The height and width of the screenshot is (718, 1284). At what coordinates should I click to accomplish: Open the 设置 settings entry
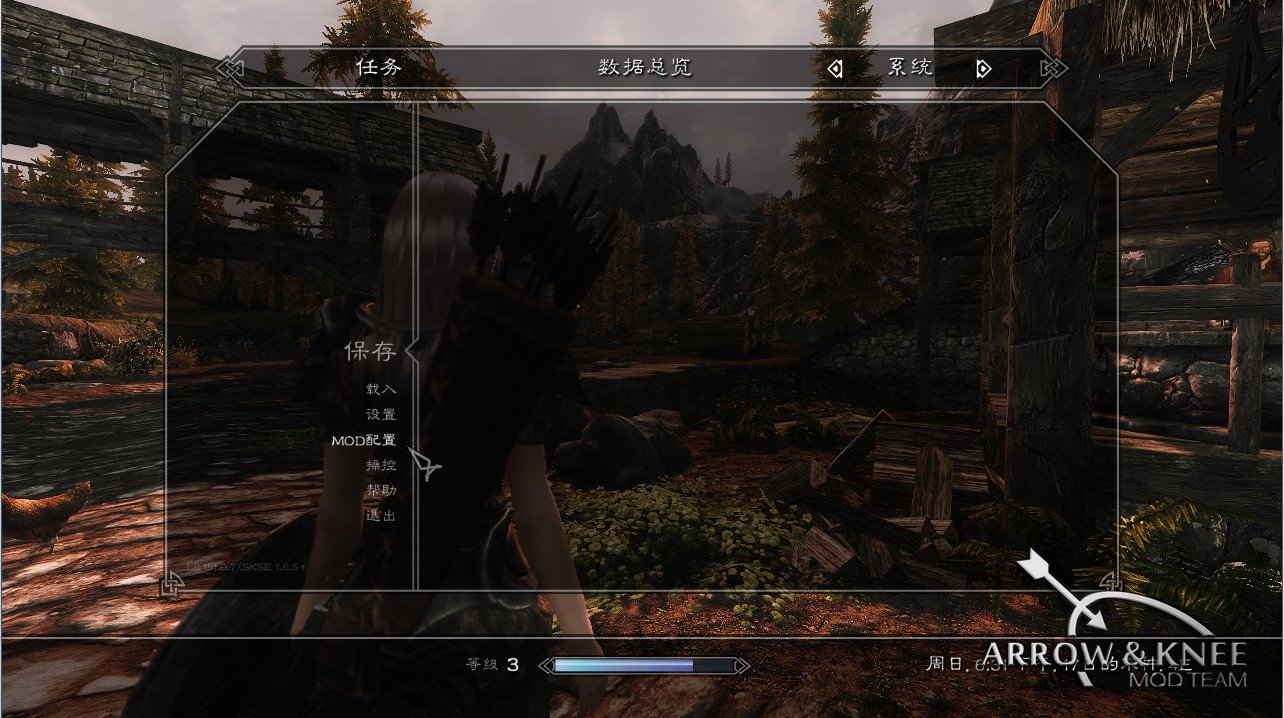point(380,414)
